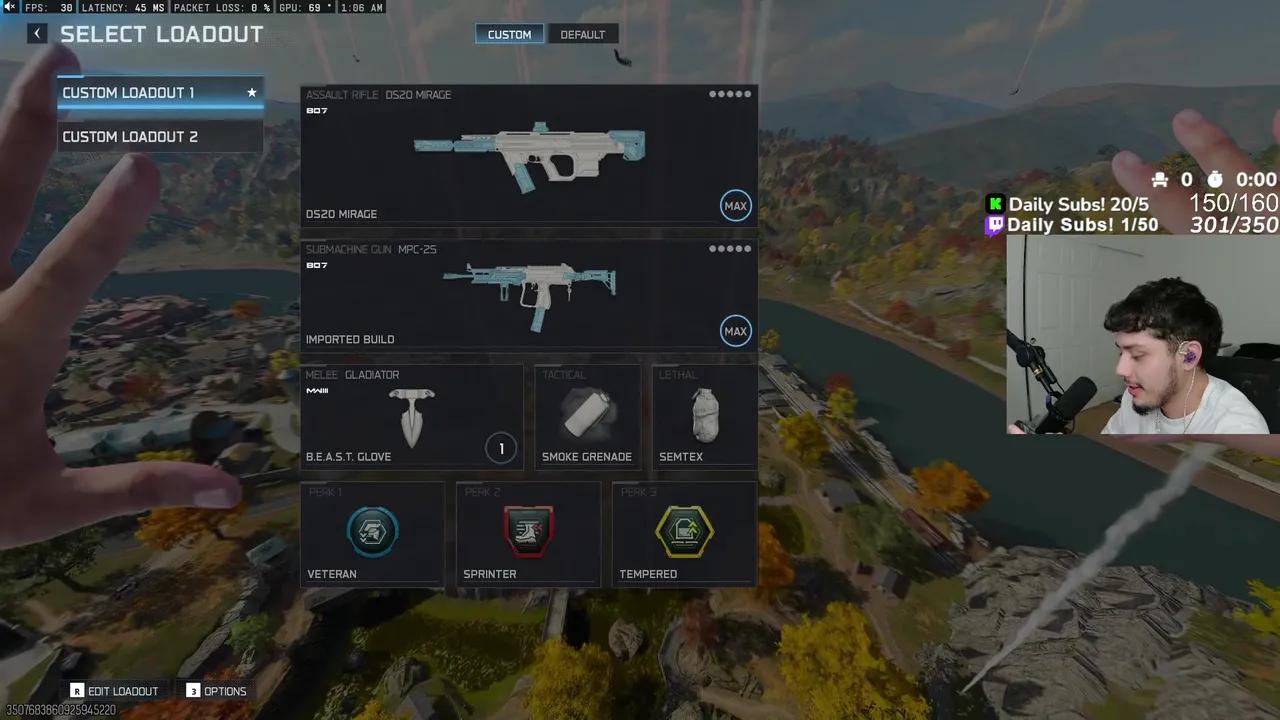This screenshot has height=720, width=1280.
Task: Select the DS20 Mirage assault rifle slot
Action: point(528,155)
